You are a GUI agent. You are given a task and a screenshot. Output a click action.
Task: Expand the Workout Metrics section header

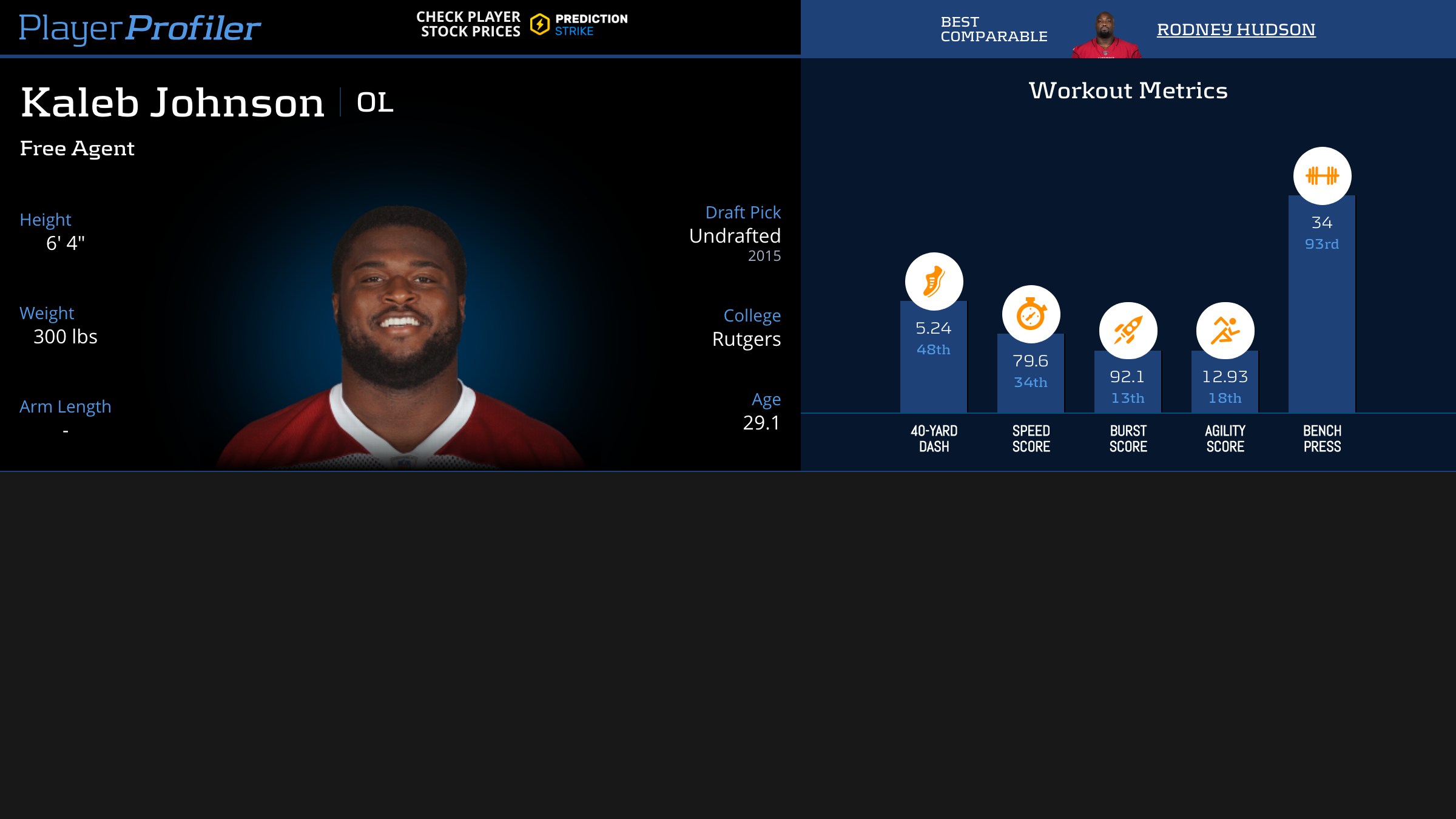click(x=1128, y=90)
